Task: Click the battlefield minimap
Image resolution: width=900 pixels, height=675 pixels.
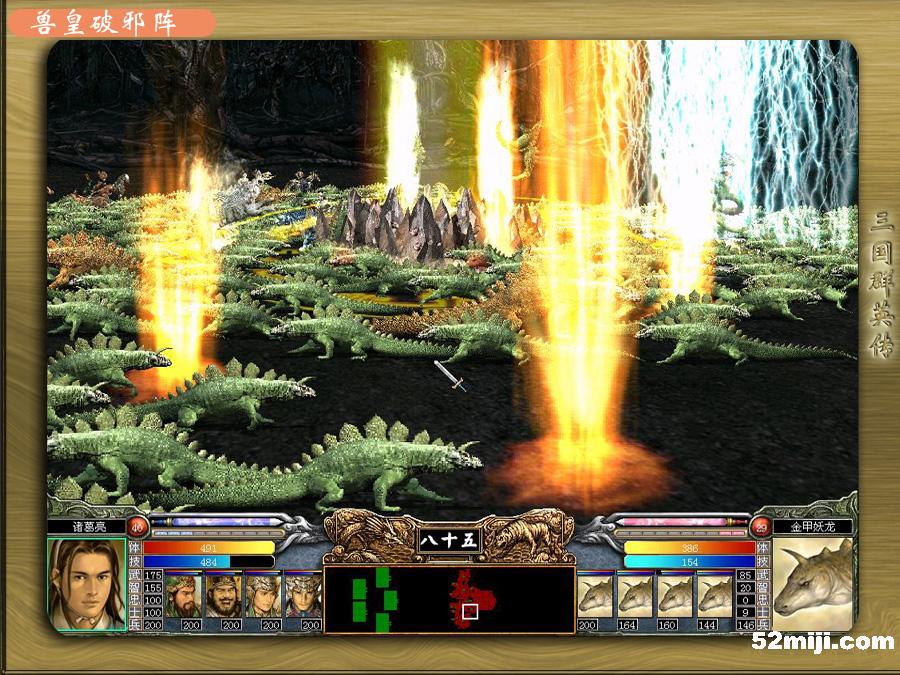Action: coord(448,600)
